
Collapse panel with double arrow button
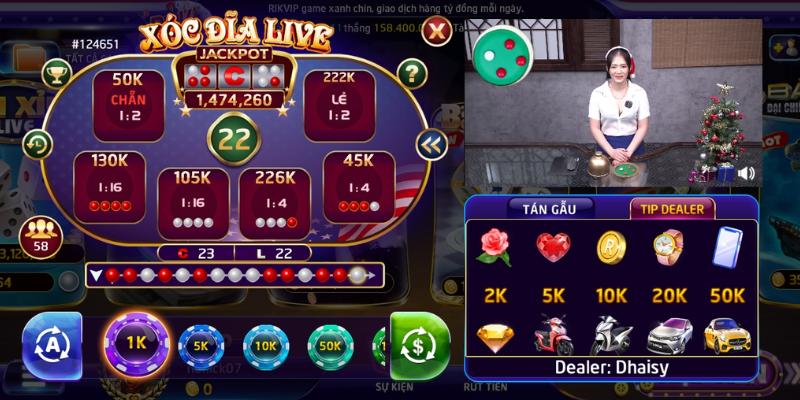[x=431, y=145]
